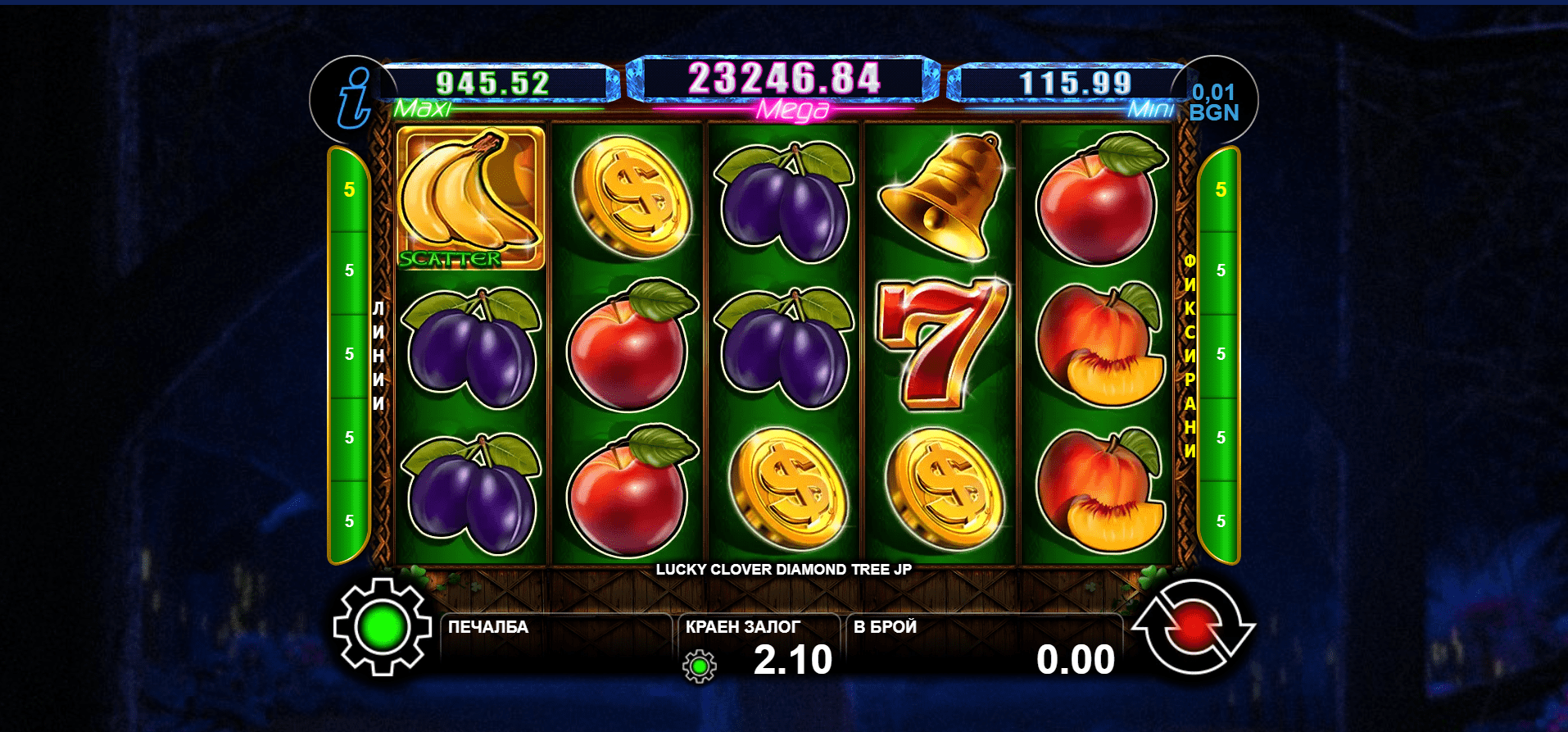The image size is (1568, 732).
Task: Click the Maxi jackpot display
Action: point(493,83)
